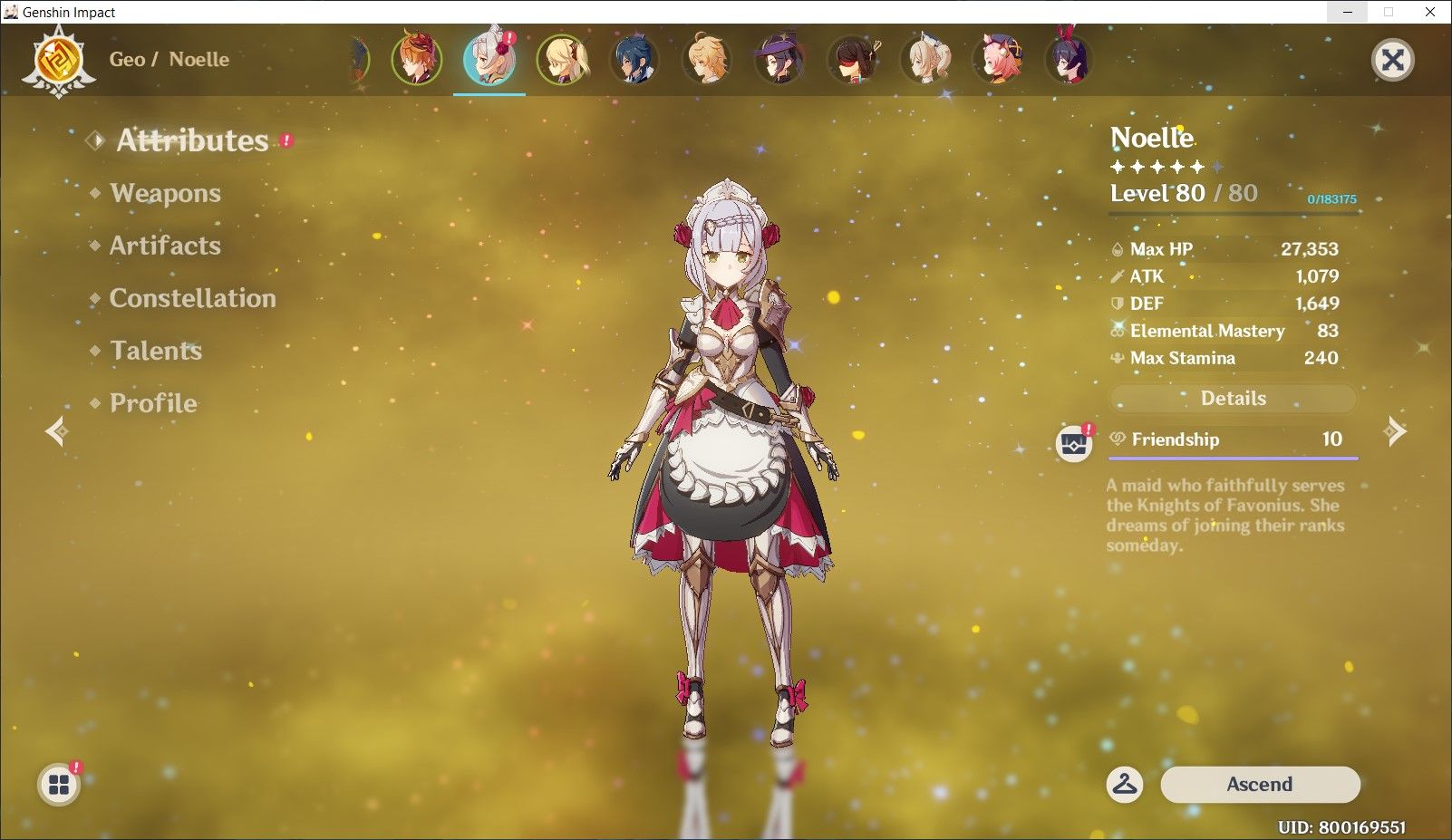Expand the next character with right arrow
This screenshot has width=1452, height=840.
coord(1394,431)
